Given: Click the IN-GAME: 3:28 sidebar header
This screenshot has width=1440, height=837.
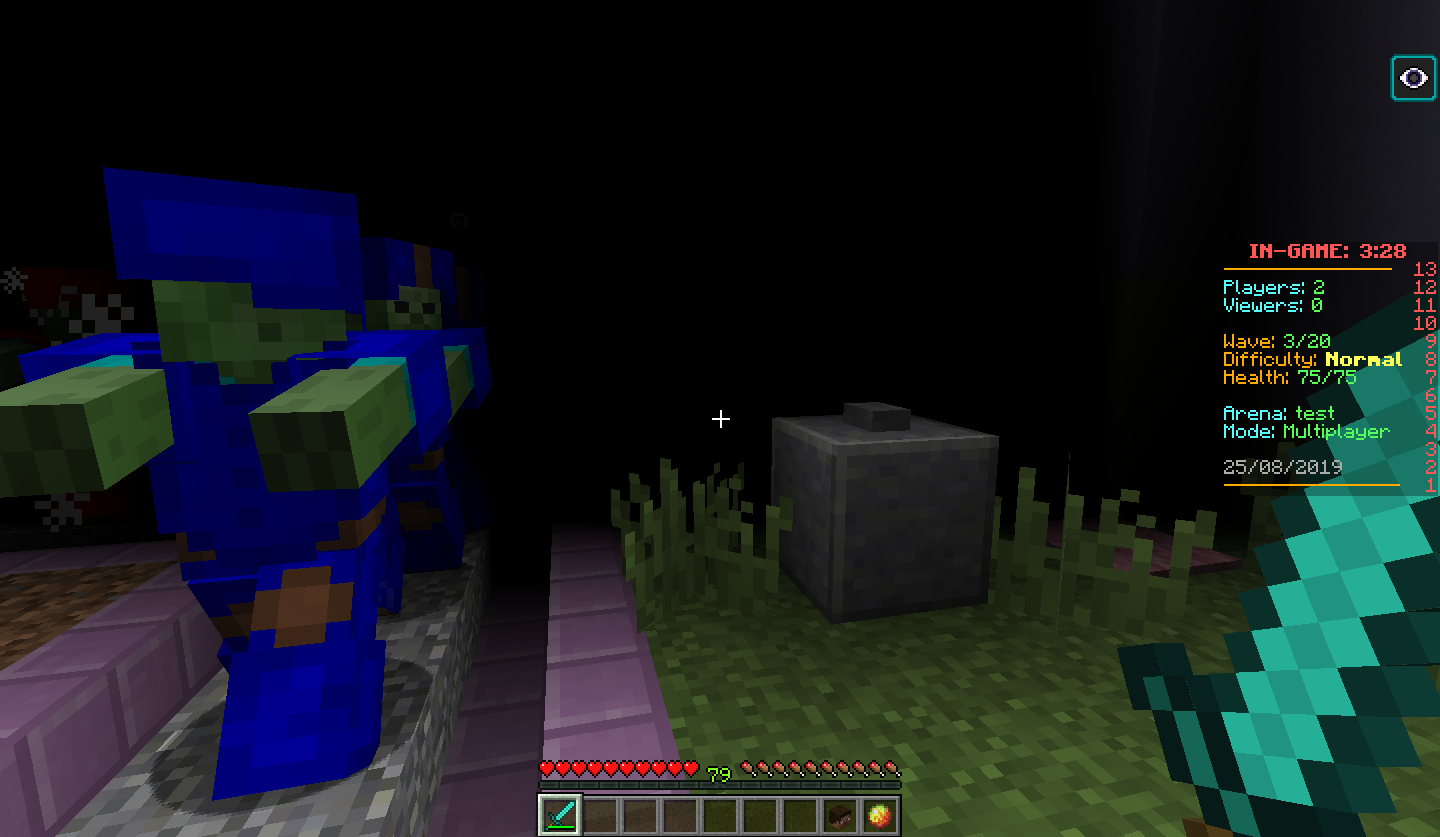Looking at the screenshot, I should pos(1327,251).
